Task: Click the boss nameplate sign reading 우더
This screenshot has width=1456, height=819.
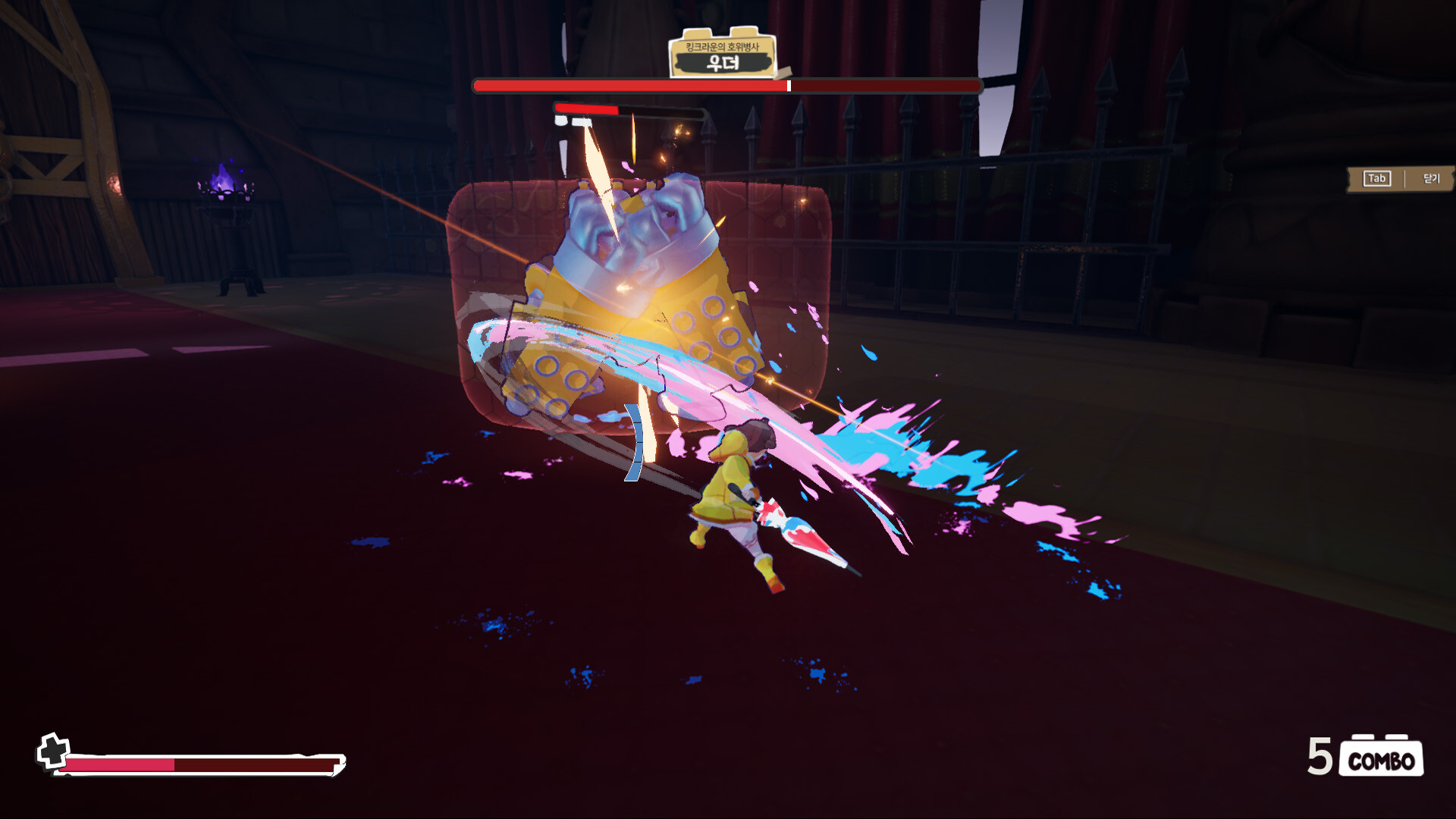Action: click(x=722, y=64)
